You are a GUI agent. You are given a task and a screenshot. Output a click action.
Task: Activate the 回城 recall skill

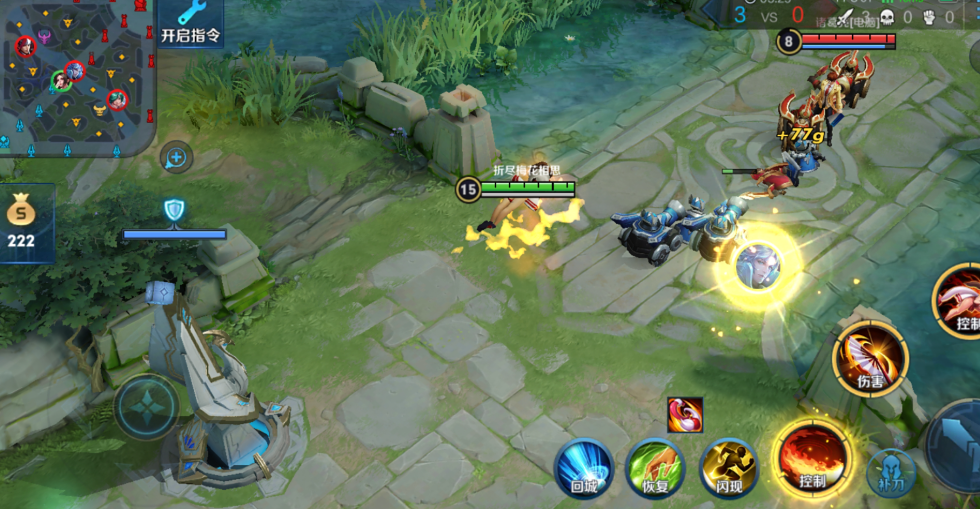tap(584, 468)
